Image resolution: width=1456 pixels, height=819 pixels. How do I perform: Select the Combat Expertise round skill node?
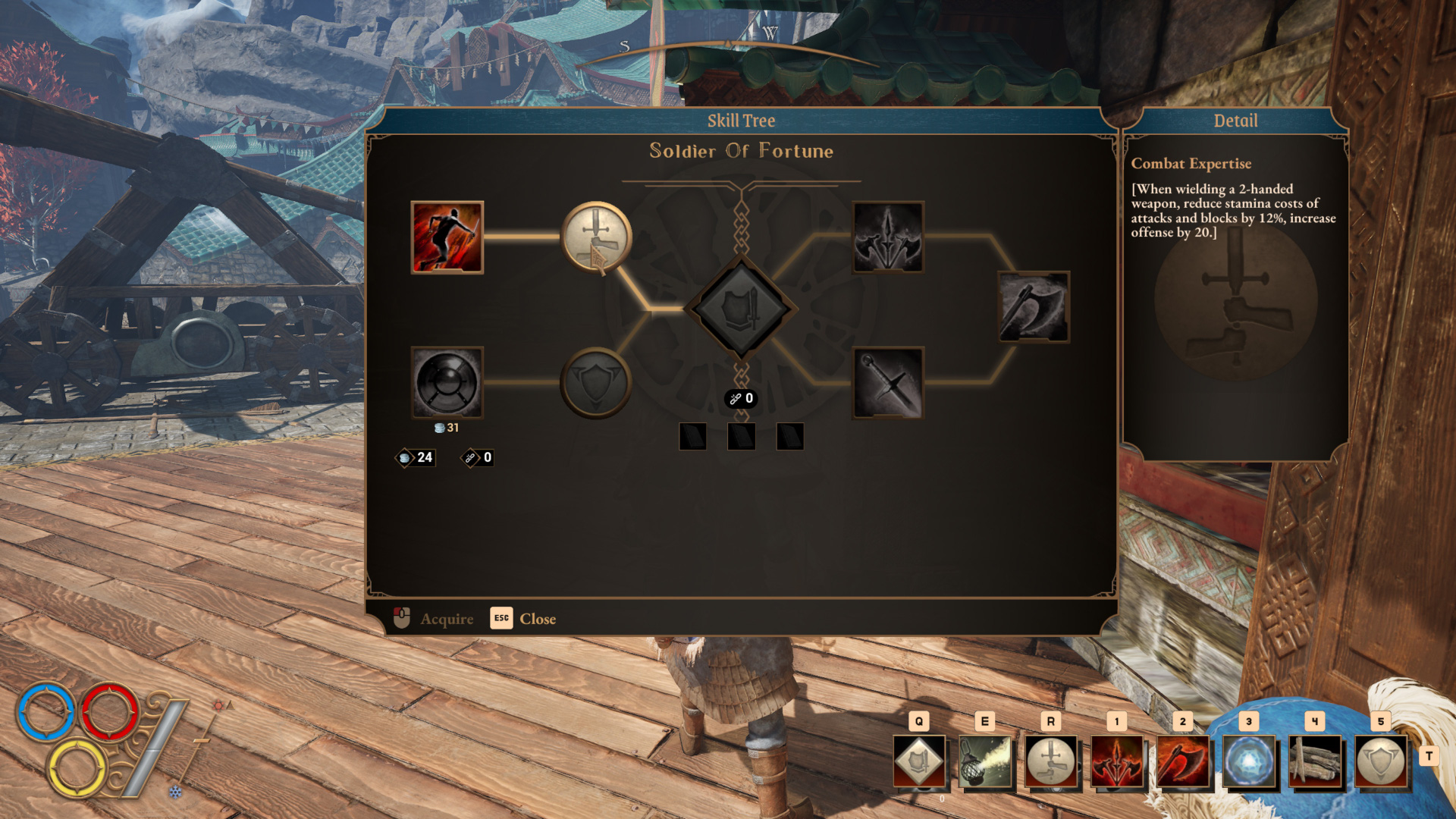tap(596, 237)
